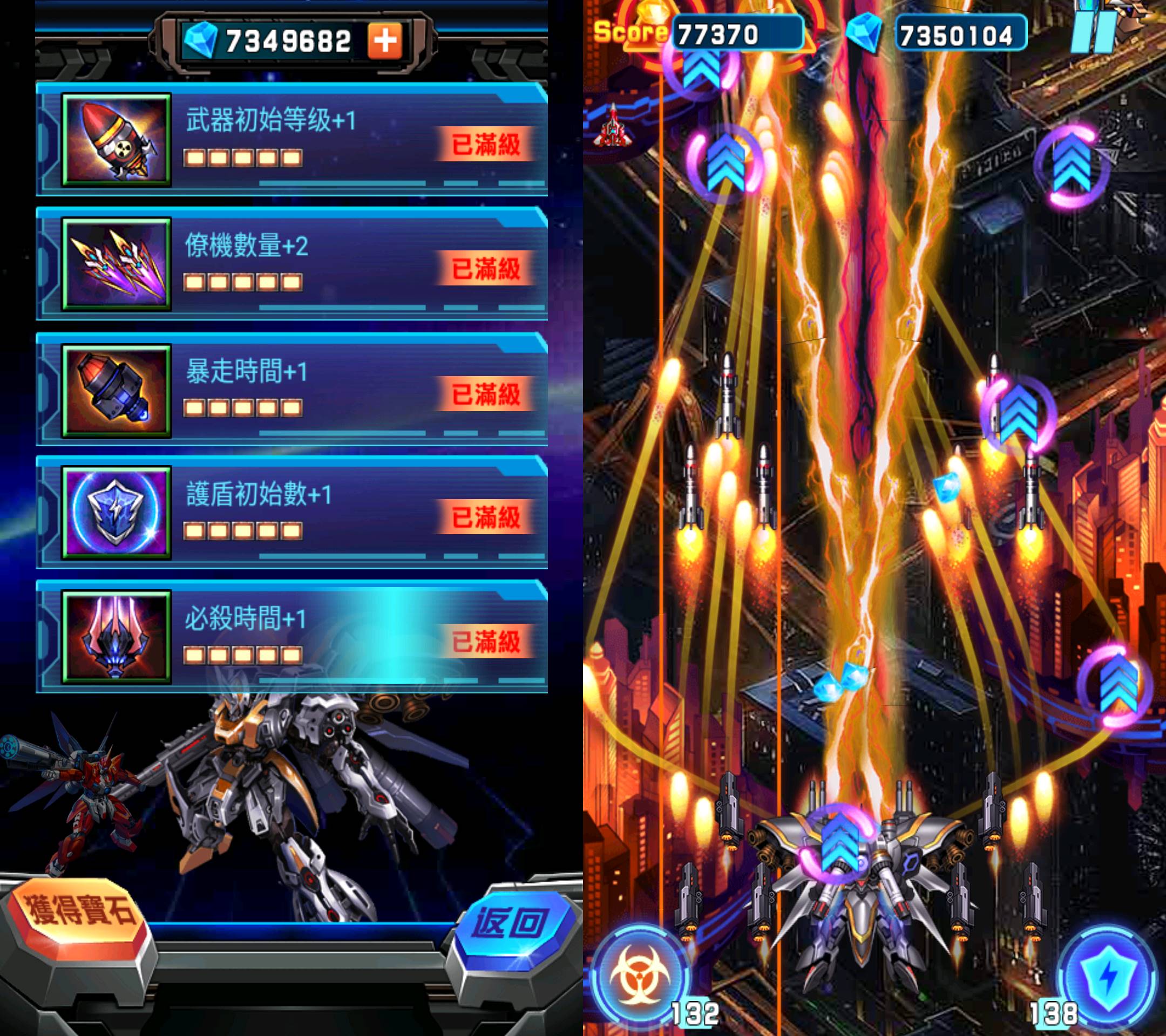This screenshot has width=1166, height=1036.
Task: Choose the 暴走時間+1 upgrade row
Action: point(292,390)
